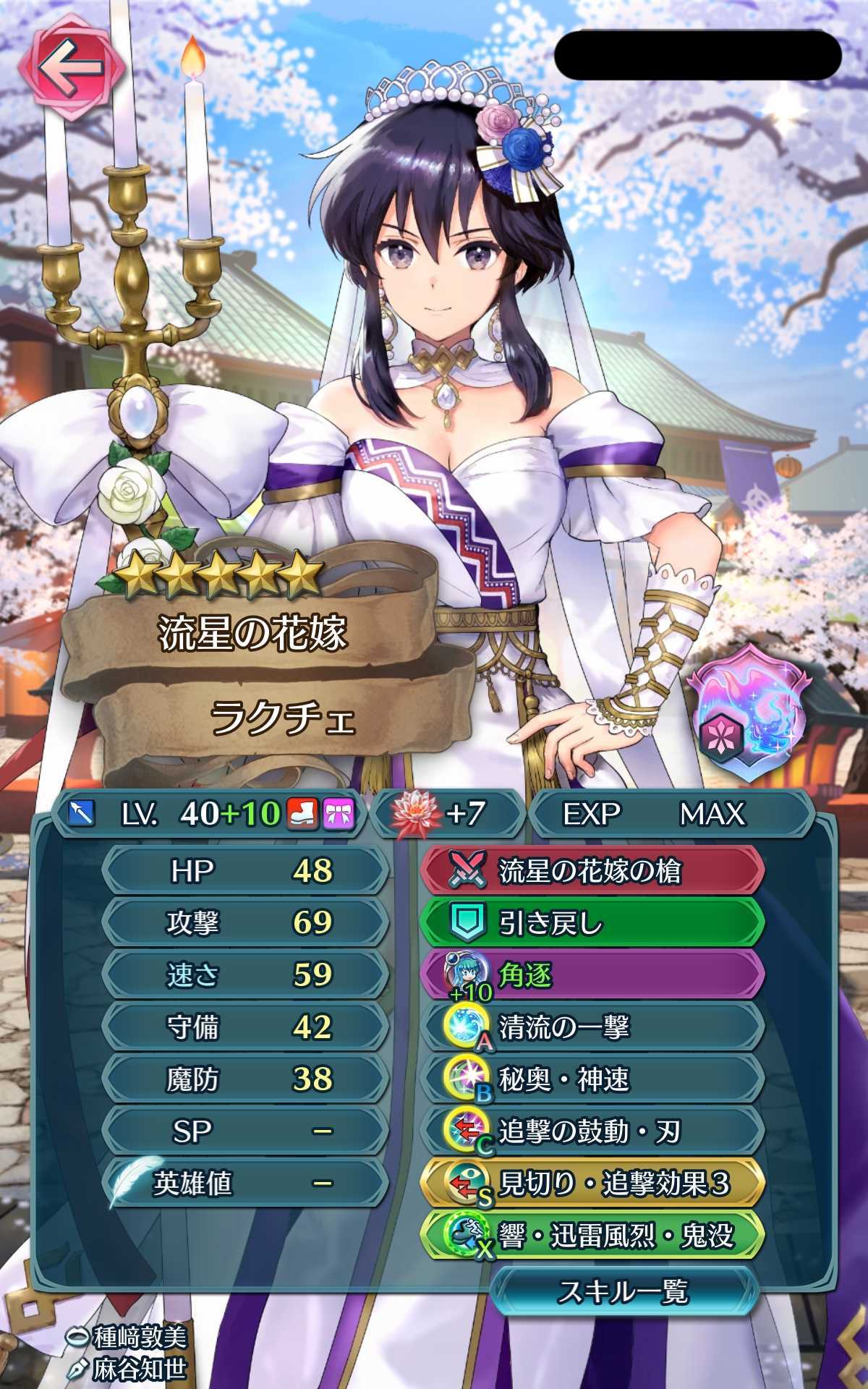Tap the assist skill 引き戻し
Screen dimensions: 868x1389
point(592,924)
